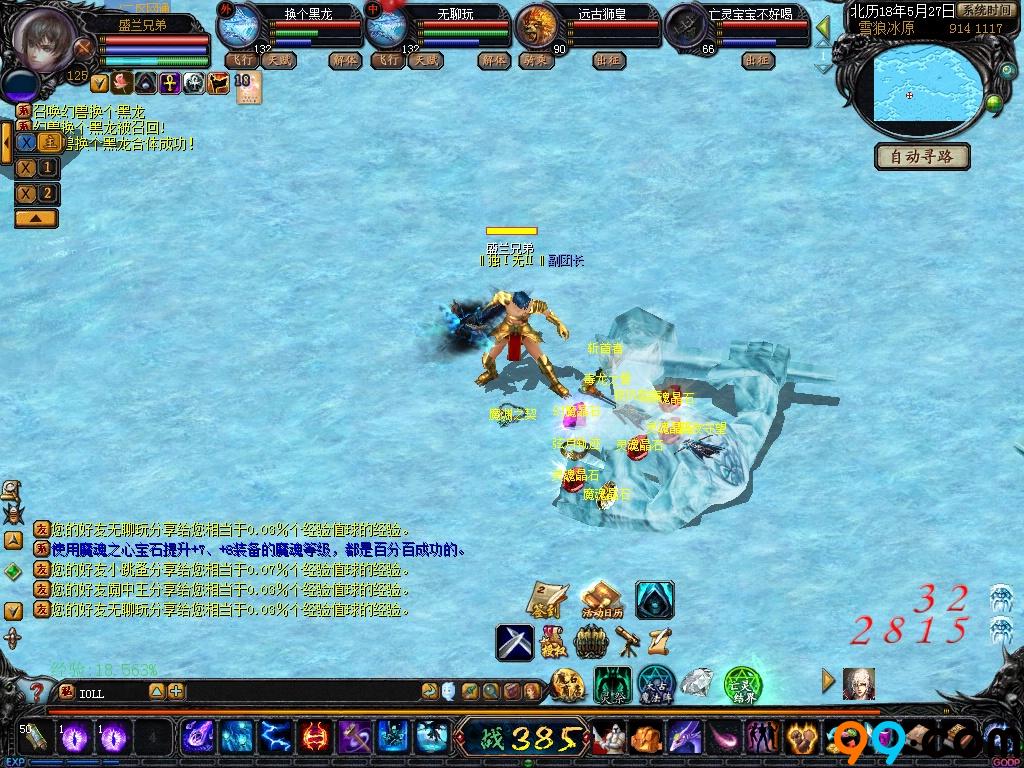1024x768 pixels.
Task: Activate the green 亡灵结界 pentagram skill
Action: pos(743,685)
